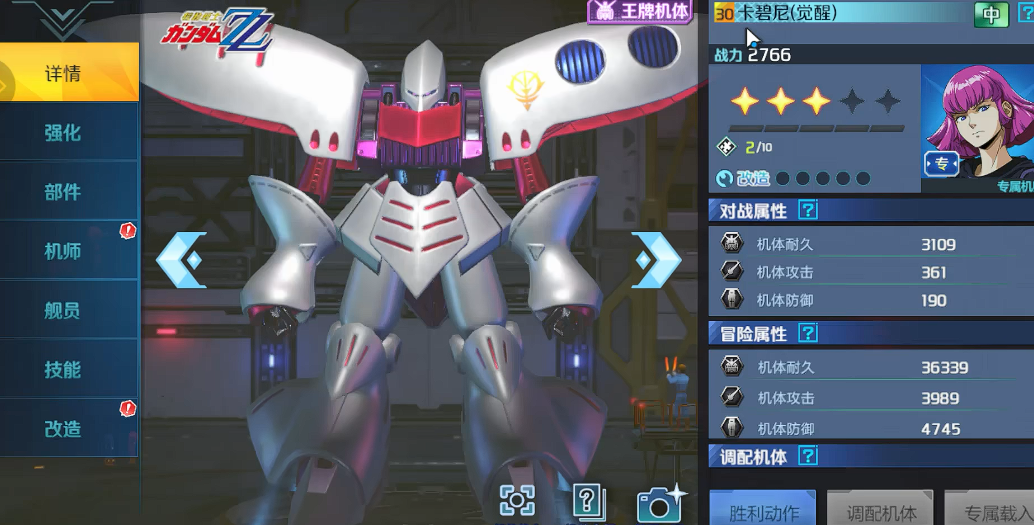The image size is (1034, 525).
Task: Show the previous mech with left arrow
Action: [181, 260]
